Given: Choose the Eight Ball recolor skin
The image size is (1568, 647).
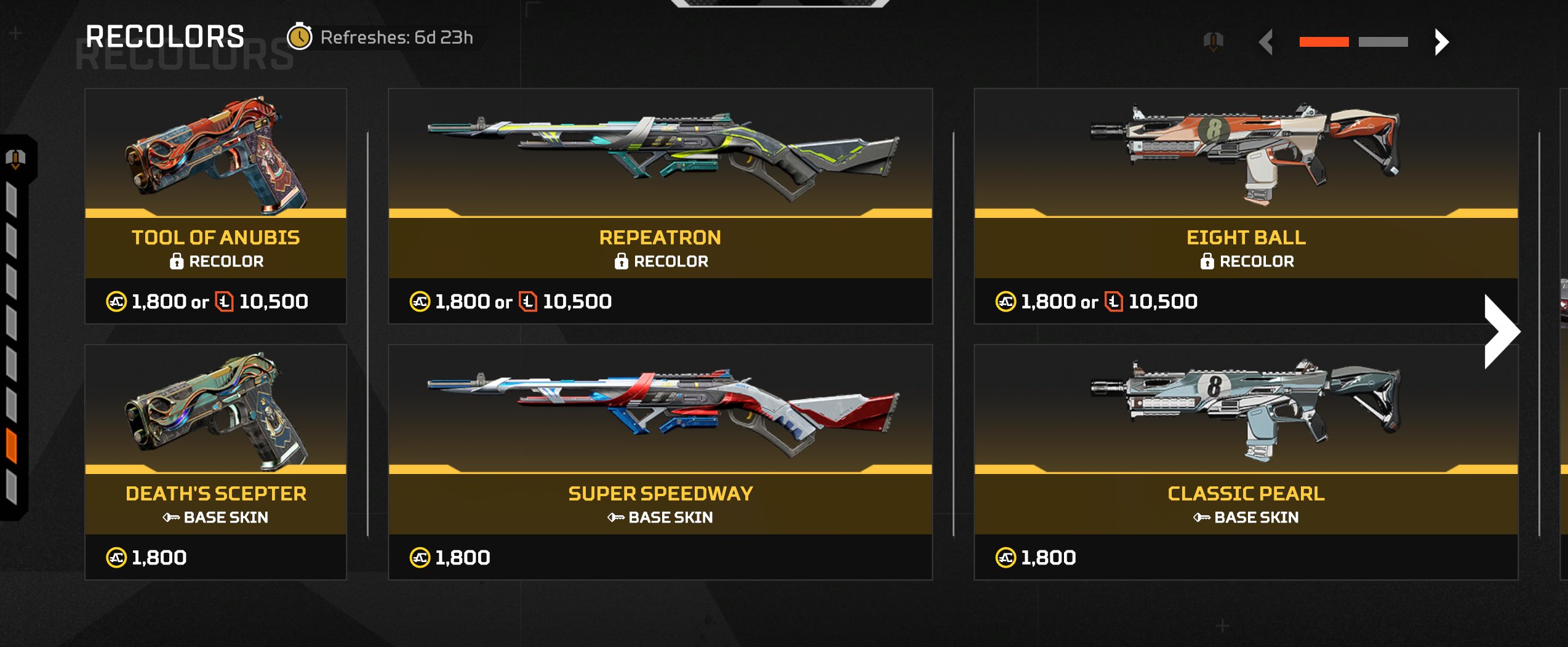Looking at the screenshot, I should click(x=1246, y=206).
